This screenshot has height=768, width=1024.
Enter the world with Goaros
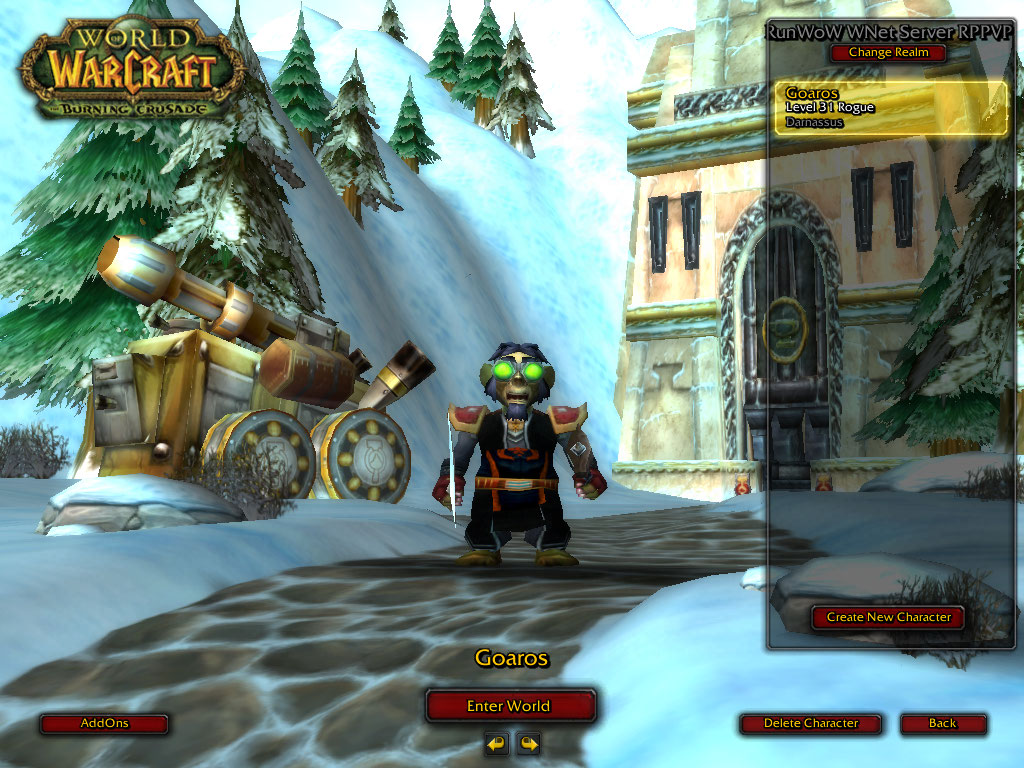509,706
